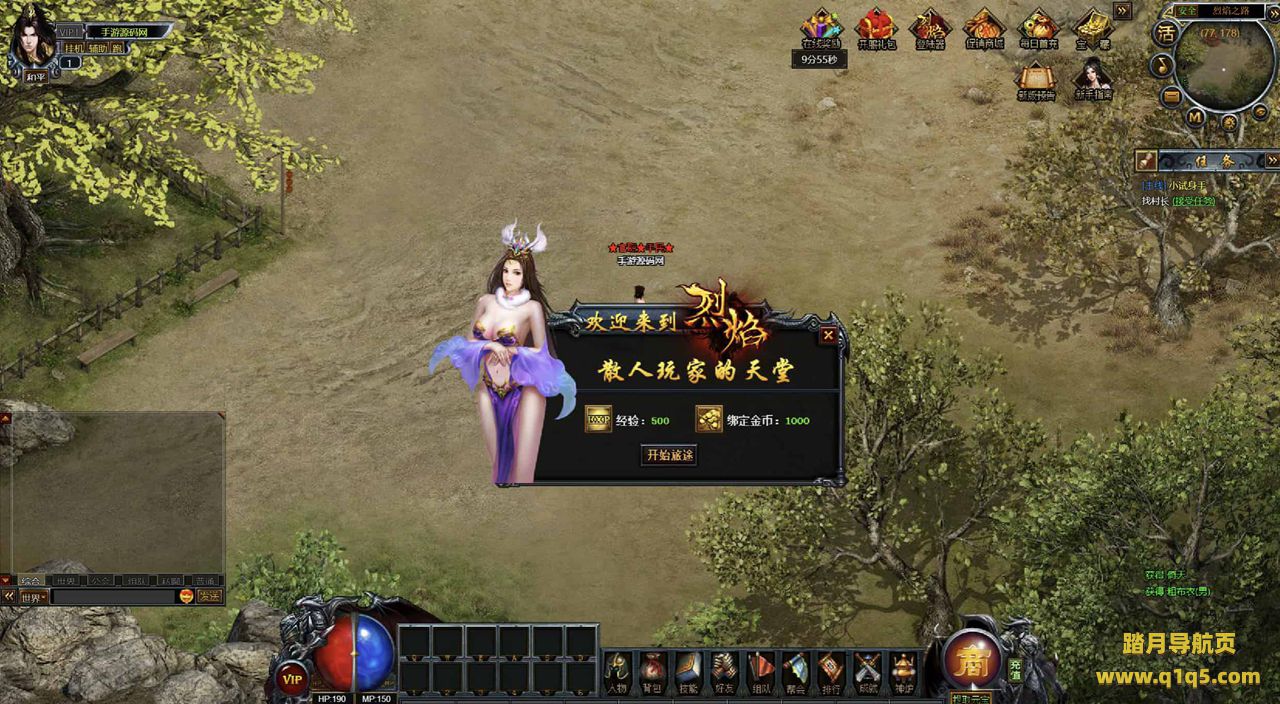Click the green 接受任务 quest link
Viewport: 1280px width, 704px height.
click(1194, 201)
